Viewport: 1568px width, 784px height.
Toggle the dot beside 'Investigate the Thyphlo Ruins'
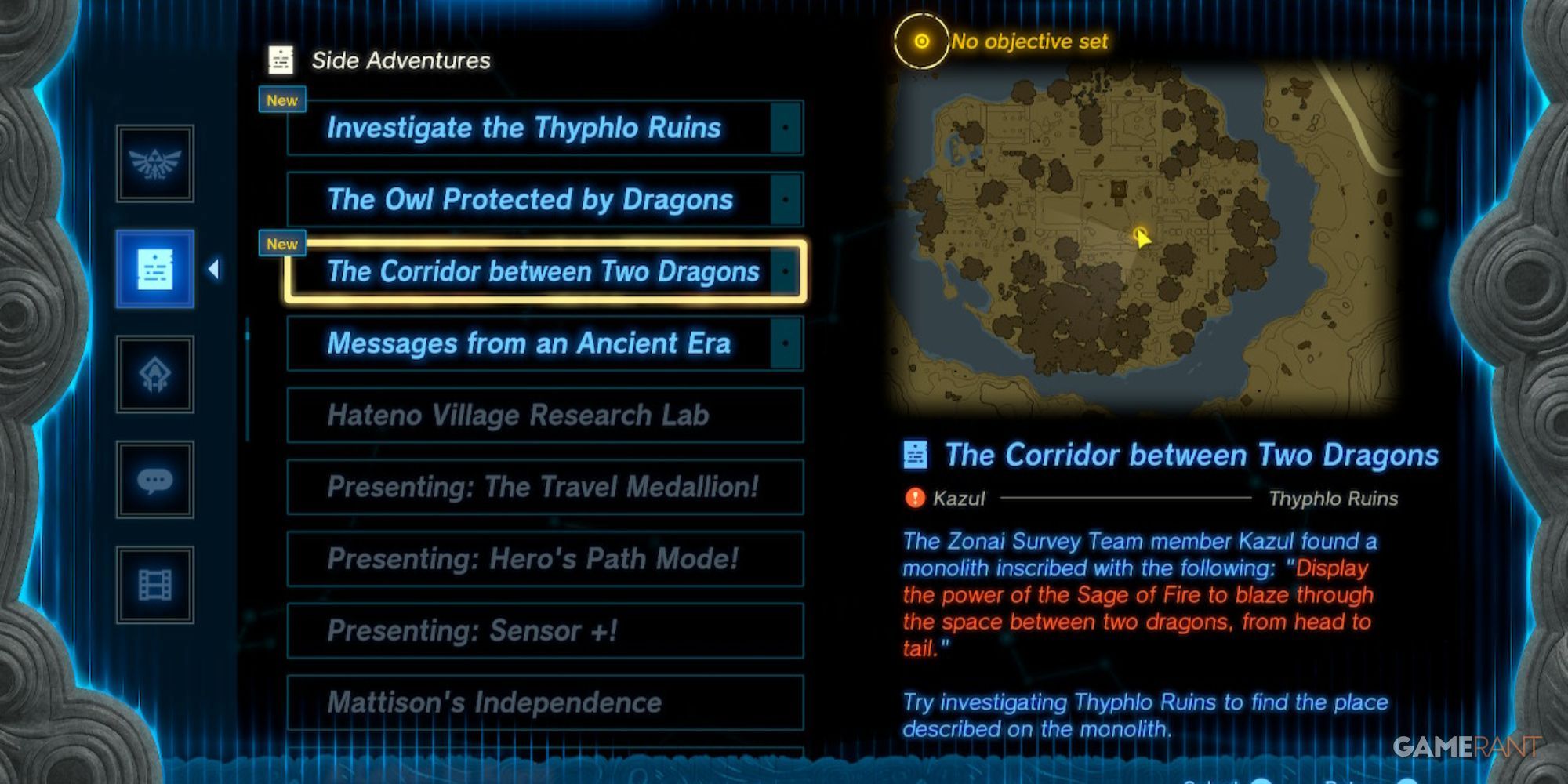point(786,128)
